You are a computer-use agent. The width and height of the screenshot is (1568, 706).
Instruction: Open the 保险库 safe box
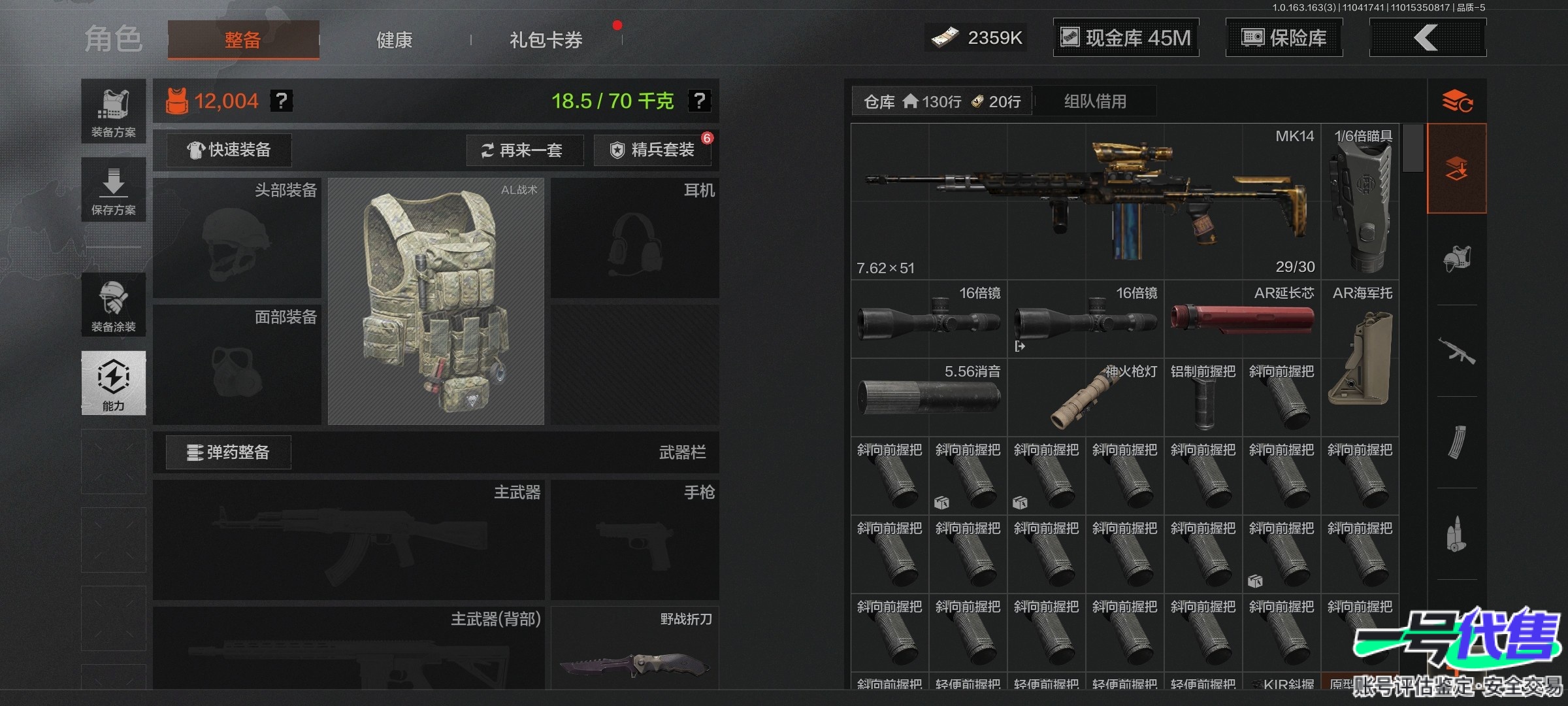click(1284, 38)
